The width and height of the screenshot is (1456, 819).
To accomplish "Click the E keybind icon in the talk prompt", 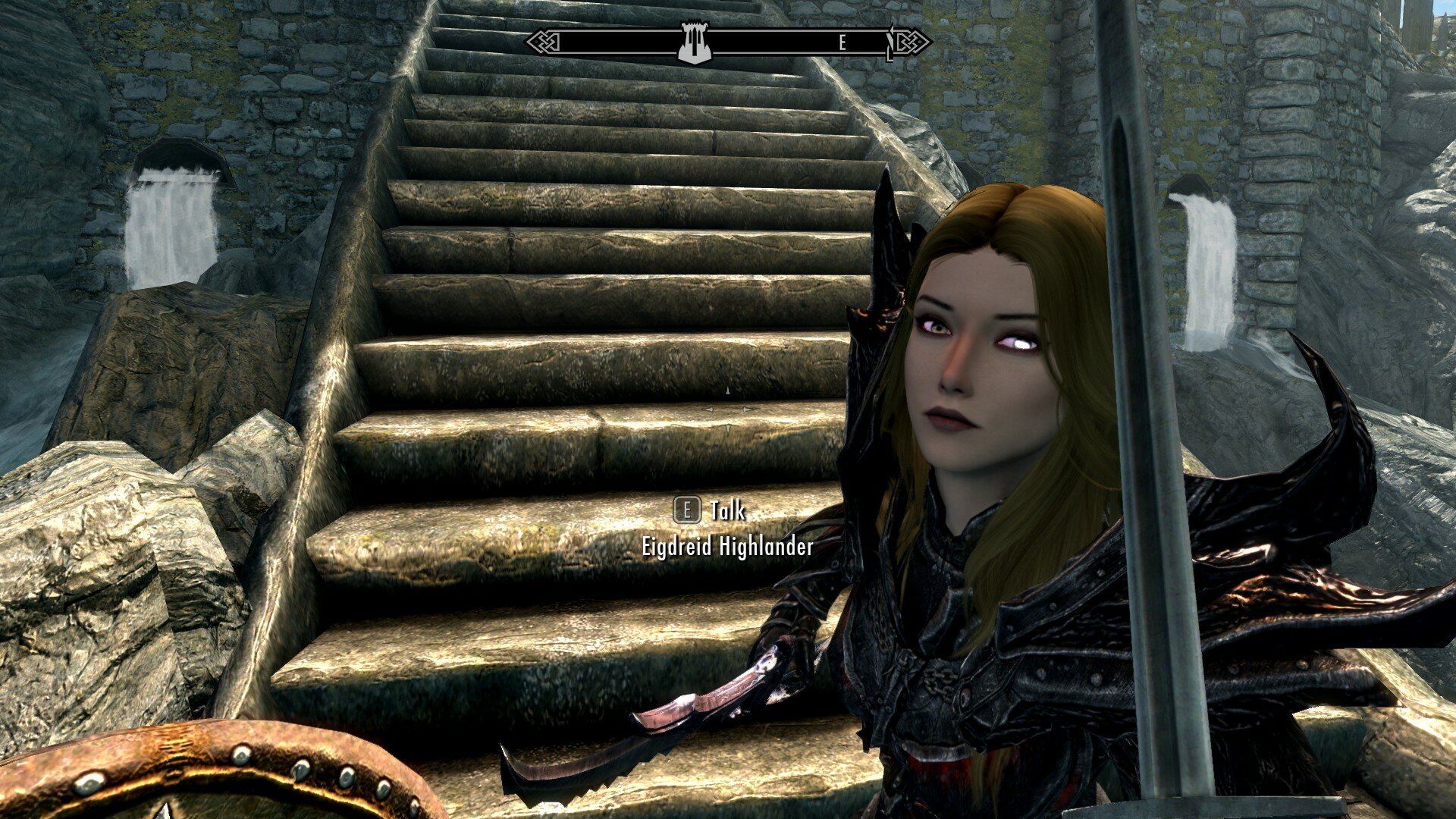I will (689, 512).
